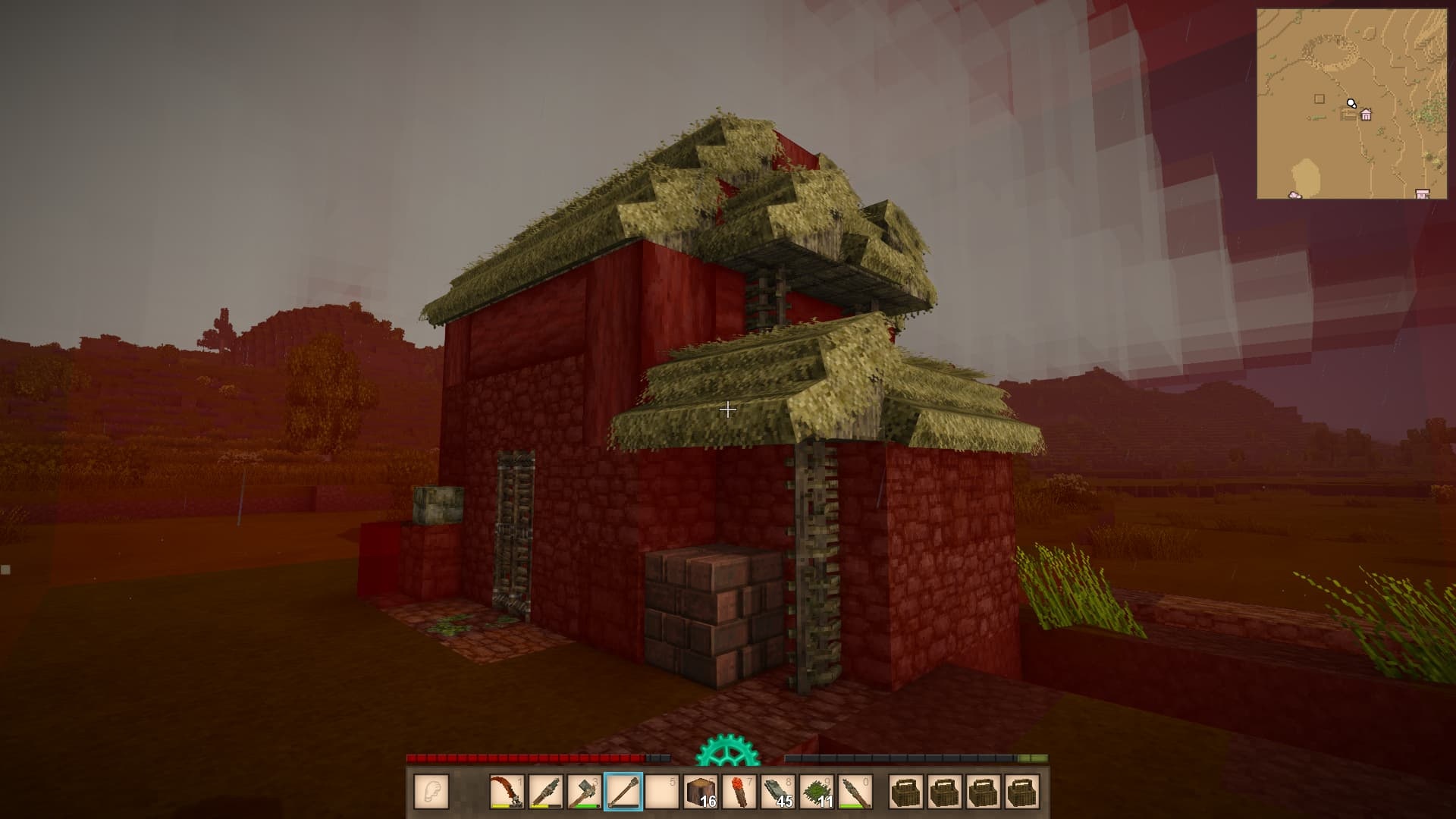Open the minimap
The image size is (1456, 819).
(1351, 104)
